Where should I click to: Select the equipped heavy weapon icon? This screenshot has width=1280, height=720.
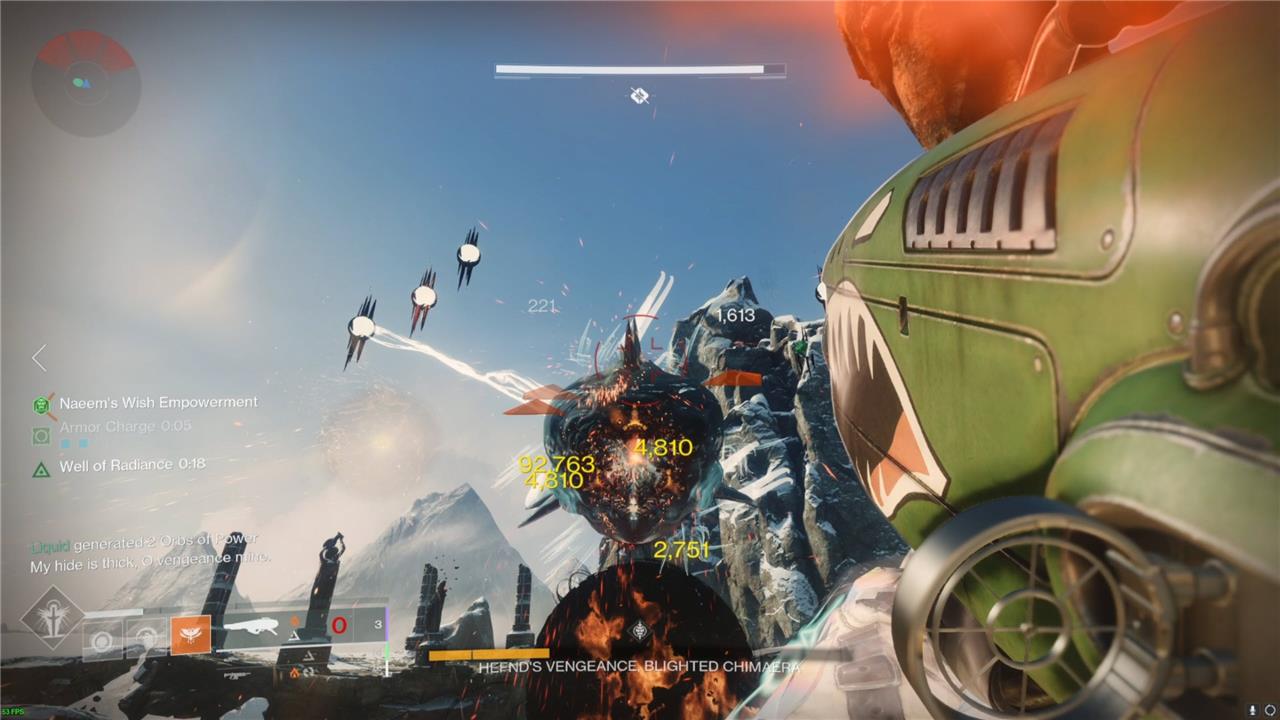255,629
